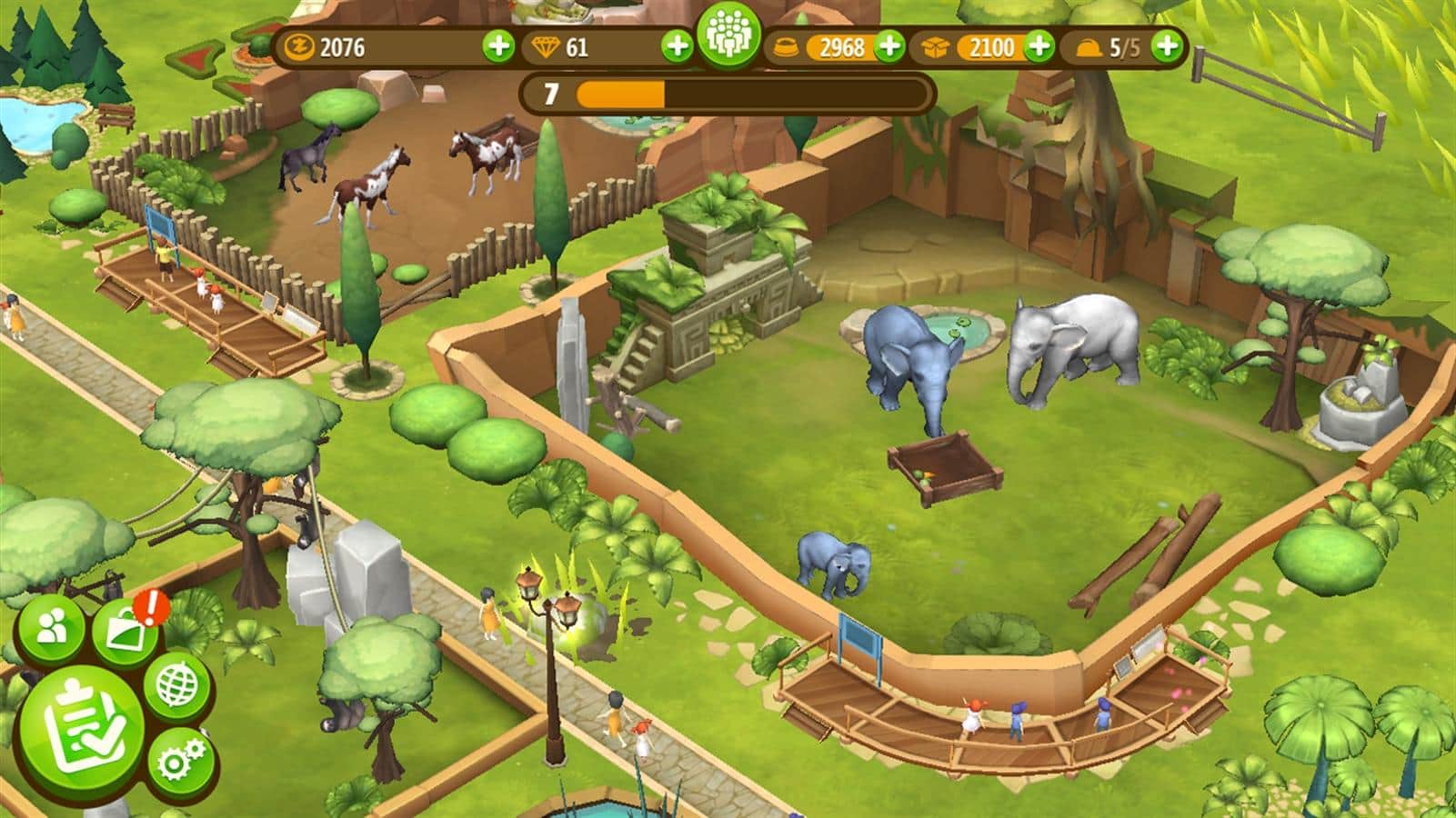Image resolution: width=1456 pixels, height=818 pixels.
Task: Open the gear settings button
Action: coord(180,762)
